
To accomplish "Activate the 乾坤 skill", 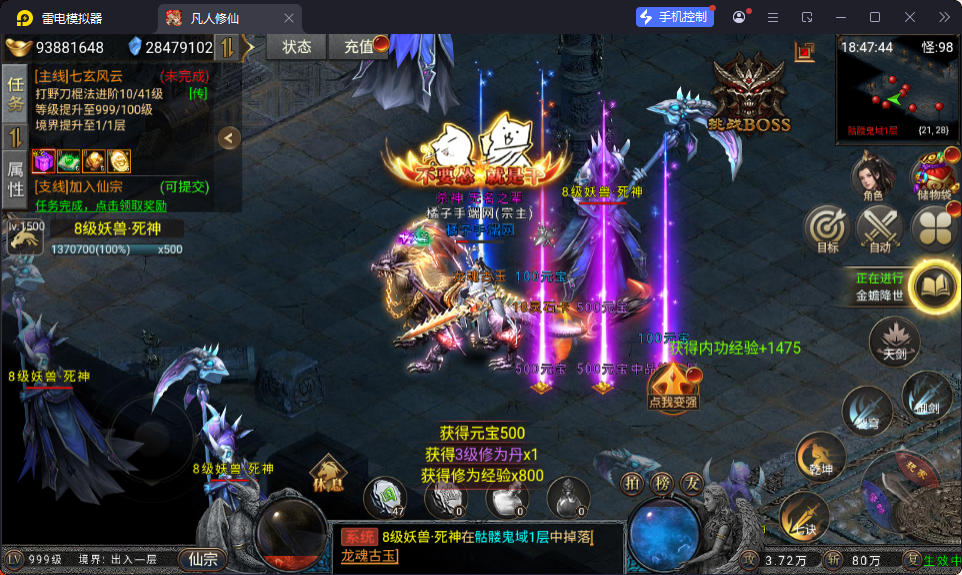I will 820,456.
